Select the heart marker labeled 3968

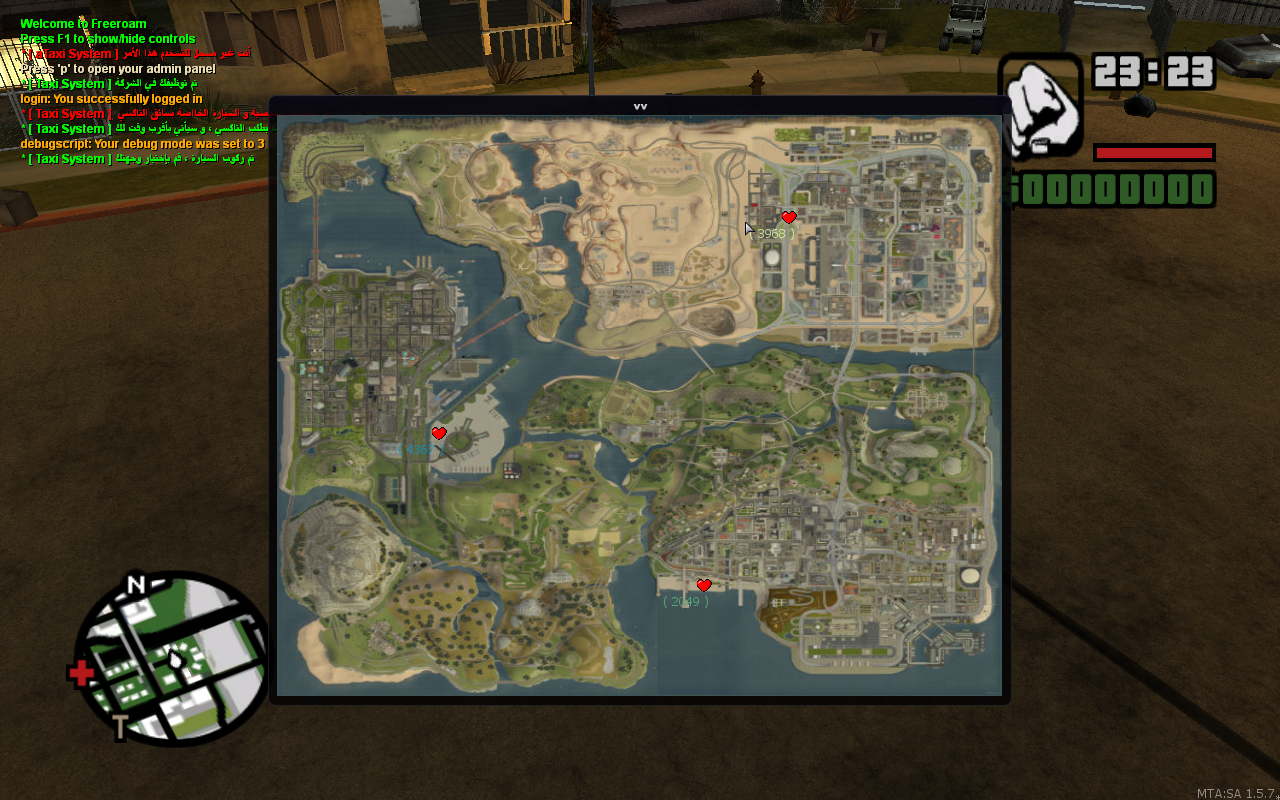coord(789,217)
